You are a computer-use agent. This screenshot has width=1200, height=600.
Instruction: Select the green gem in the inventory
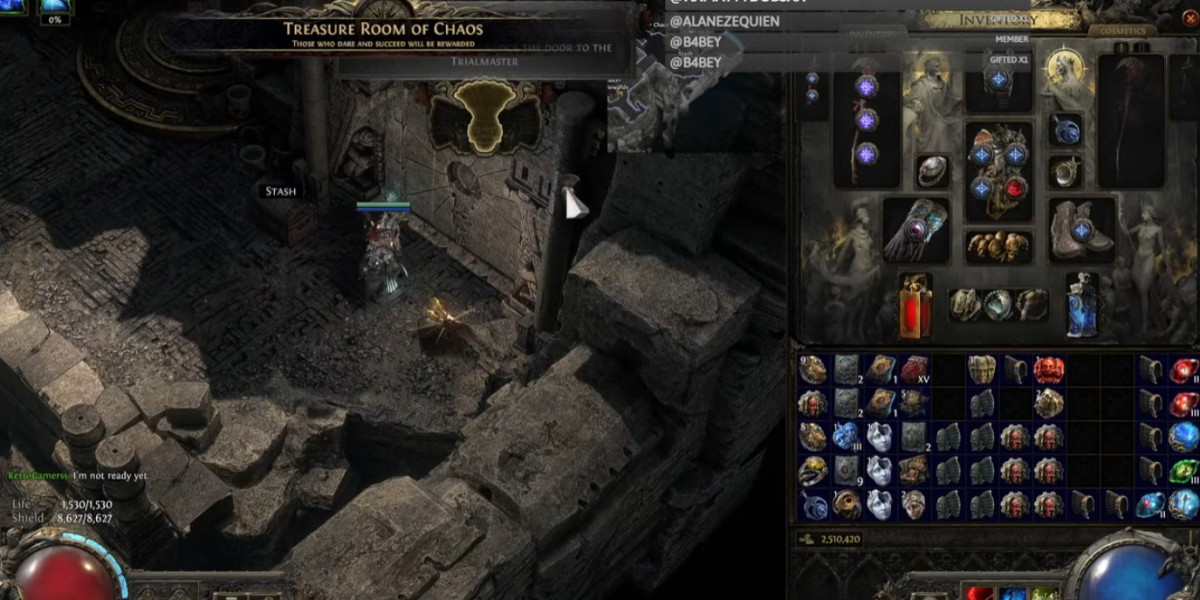tap(1184, 471)
